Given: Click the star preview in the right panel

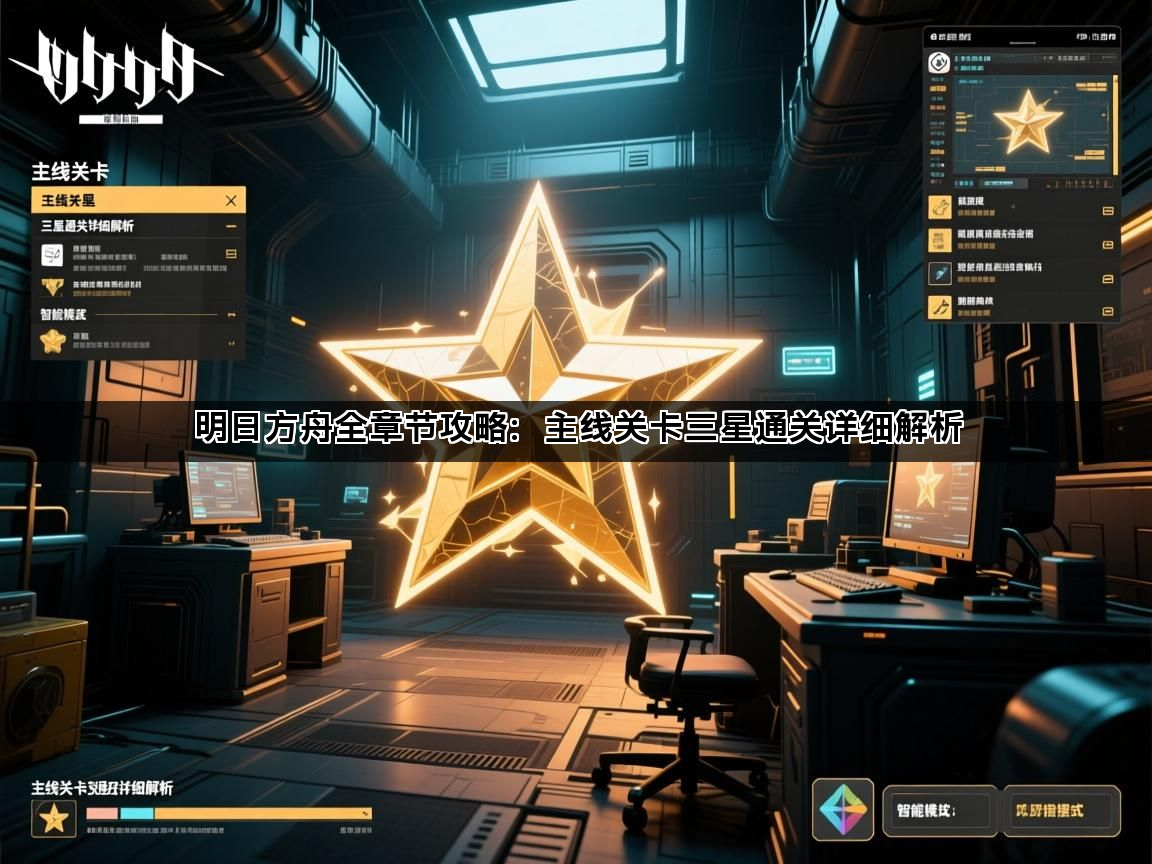Looking at the screenshot, I should pyautogui.click(x=1028, y=122).
